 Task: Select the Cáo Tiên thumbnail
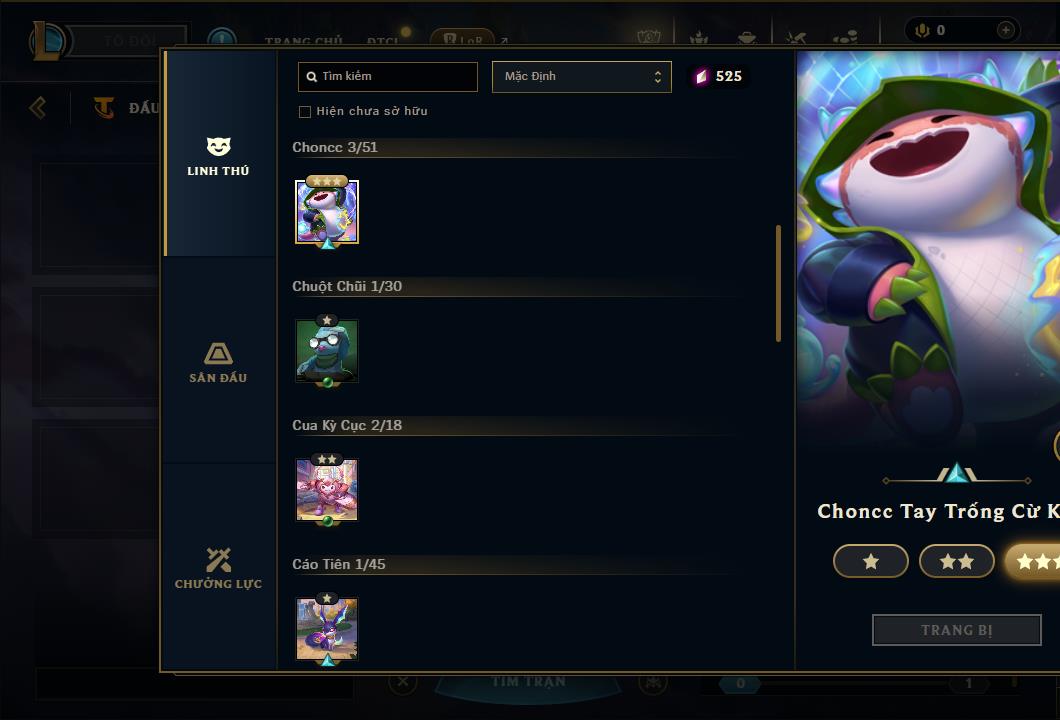pyautogui.click(x=327, y=629)
